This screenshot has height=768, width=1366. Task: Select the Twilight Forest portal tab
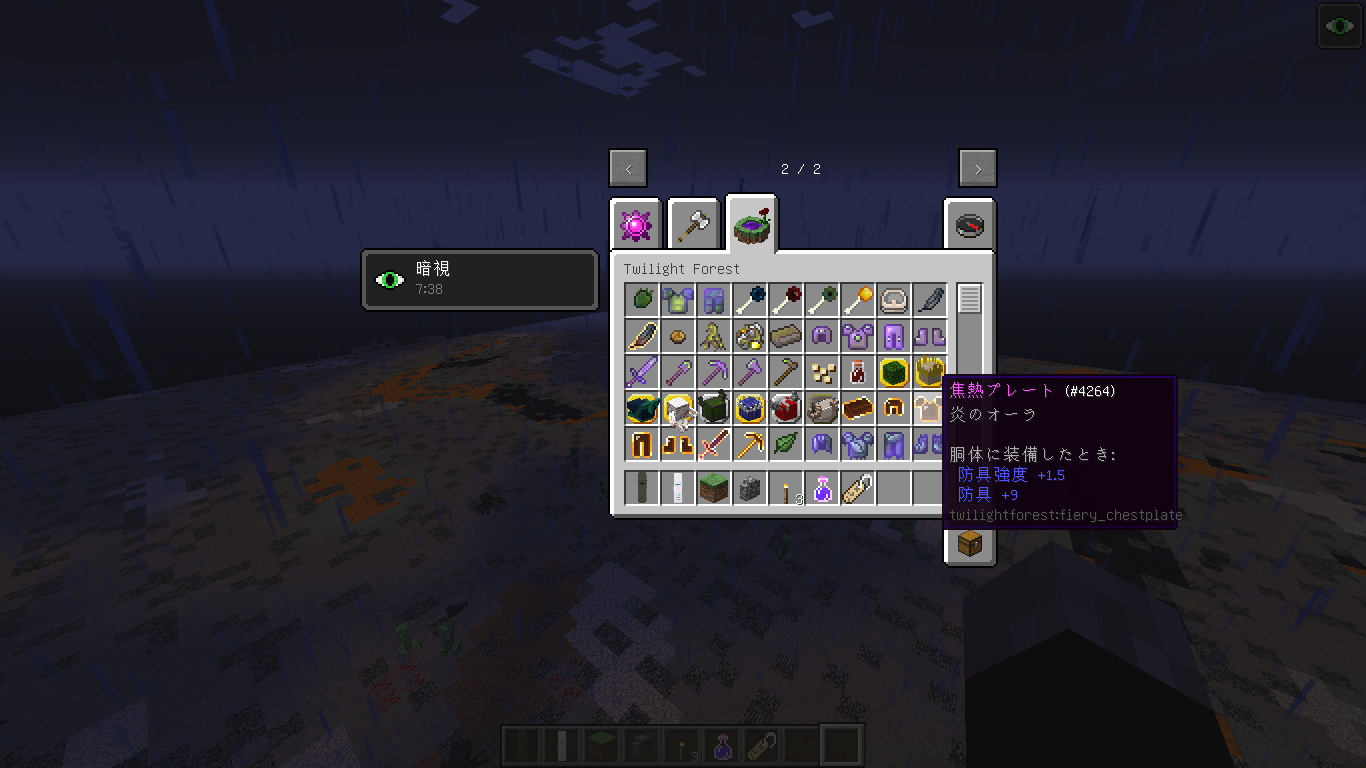point(752,226)
